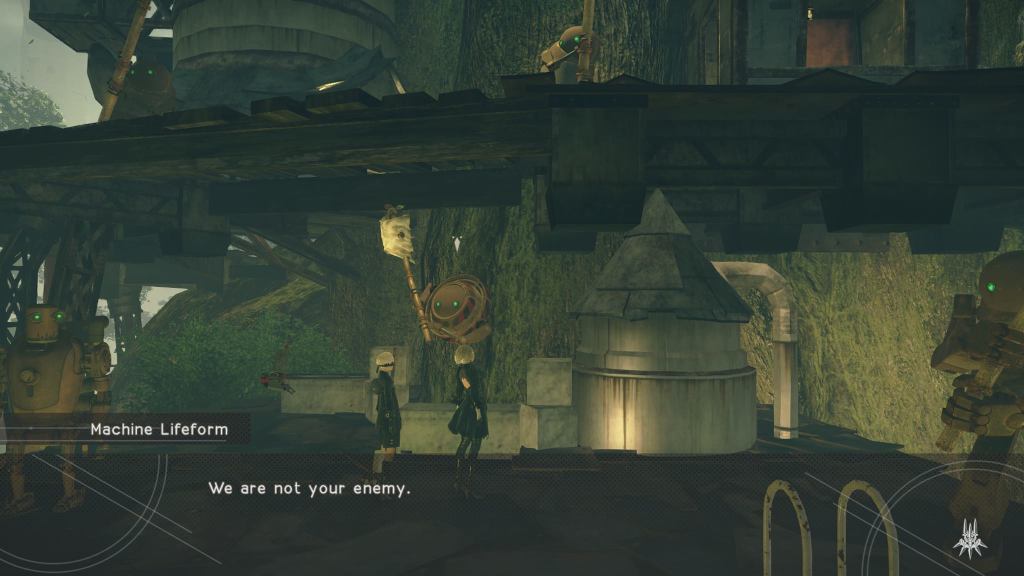1024x576 pixels.
Task: Advance dialogue via the corner emblem icon
Action: point(969,537)
